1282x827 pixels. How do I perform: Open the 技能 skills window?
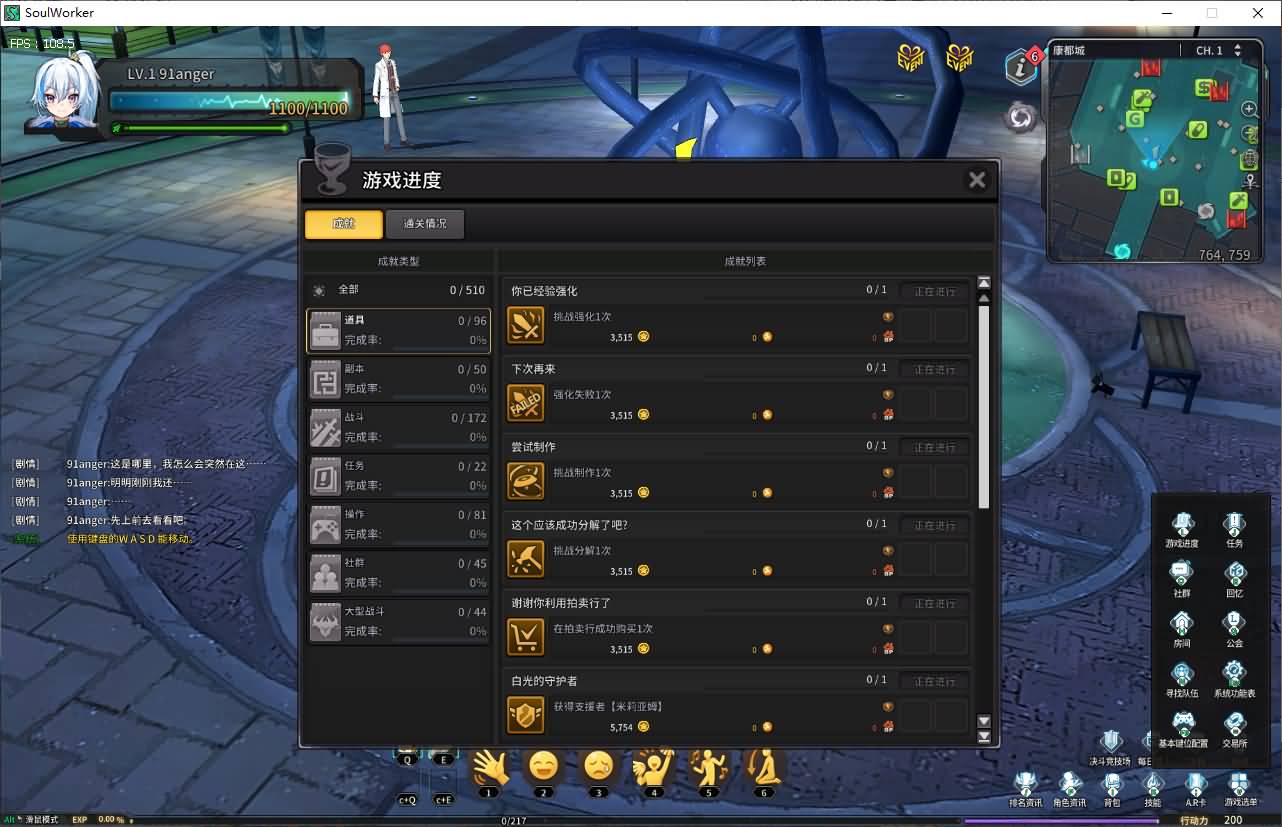(1152, 788)
